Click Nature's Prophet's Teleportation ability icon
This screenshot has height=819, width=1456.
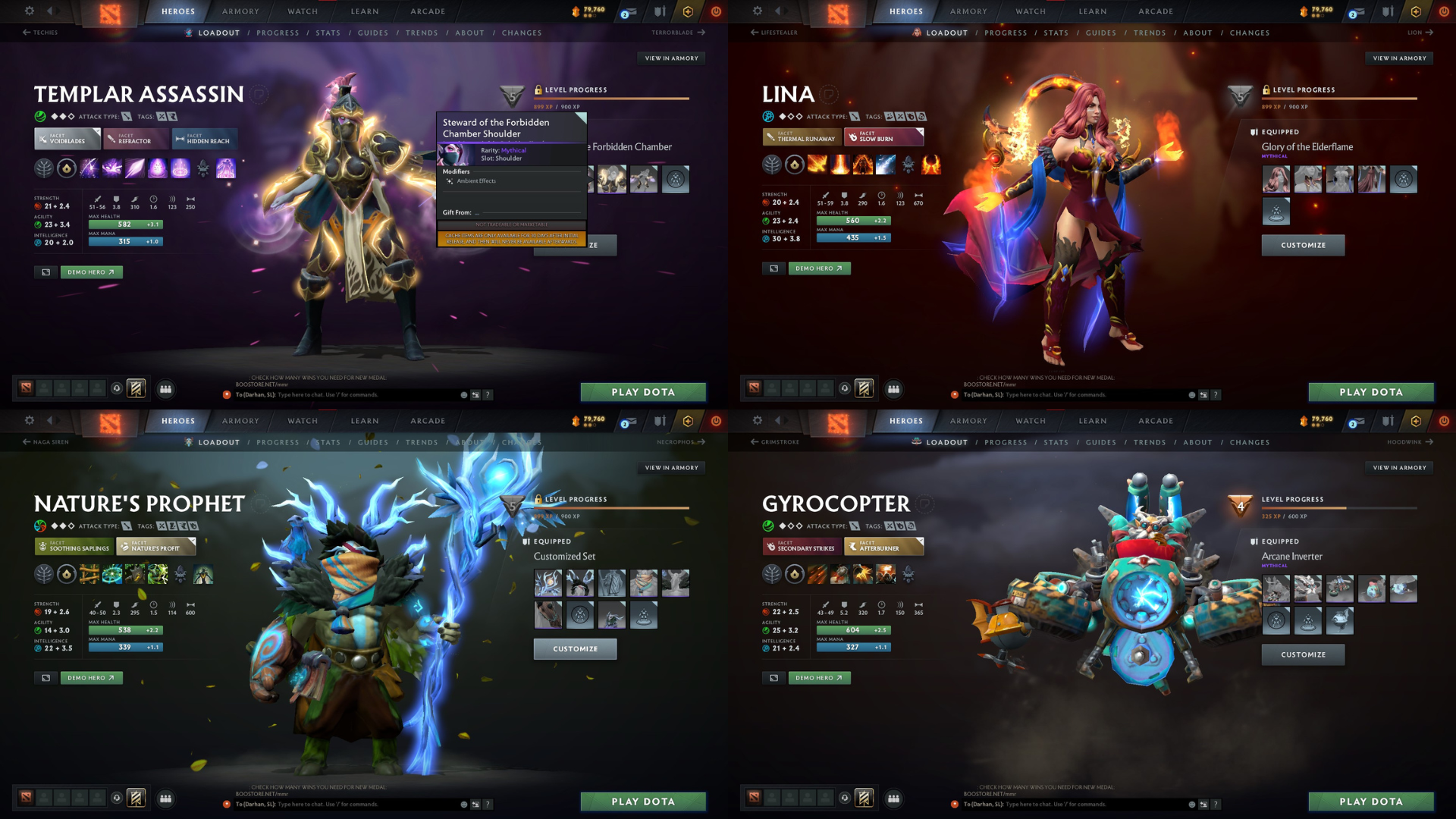tap(112, 575)
